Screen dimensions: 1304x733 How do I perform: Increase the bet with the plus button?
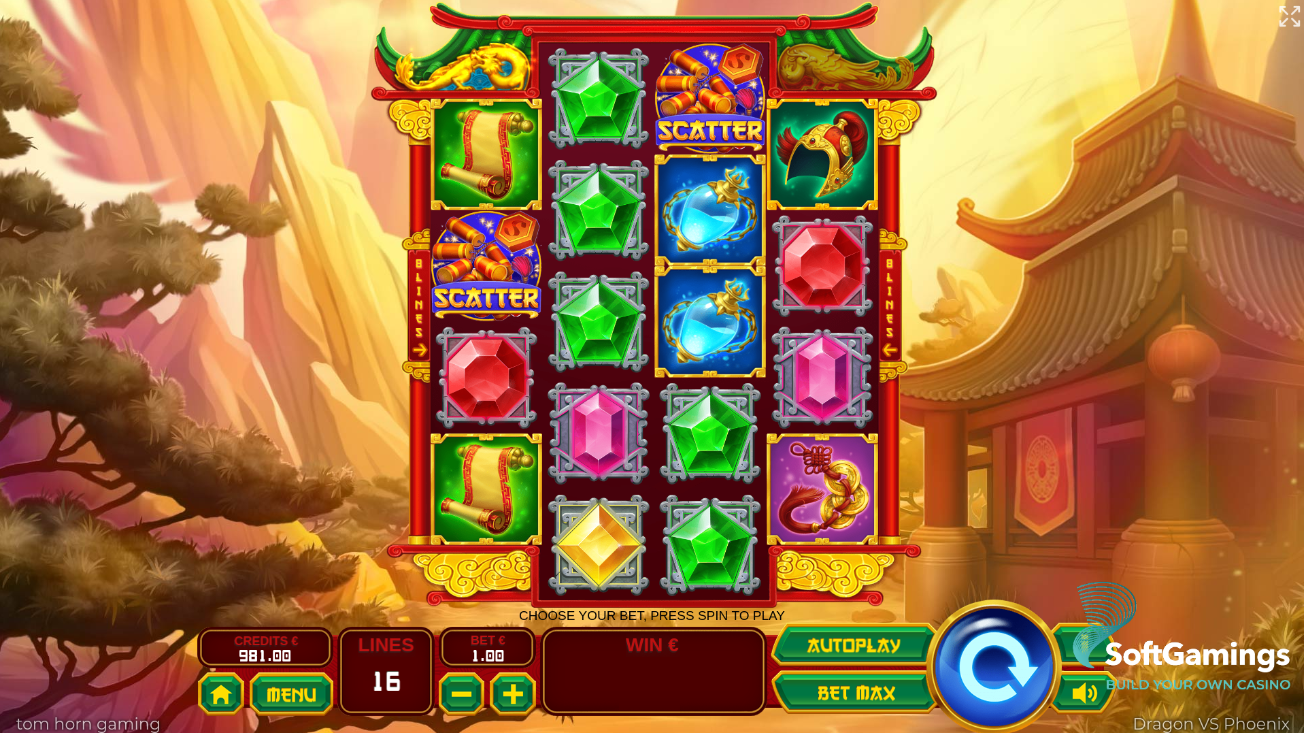[x=512, y=694]
